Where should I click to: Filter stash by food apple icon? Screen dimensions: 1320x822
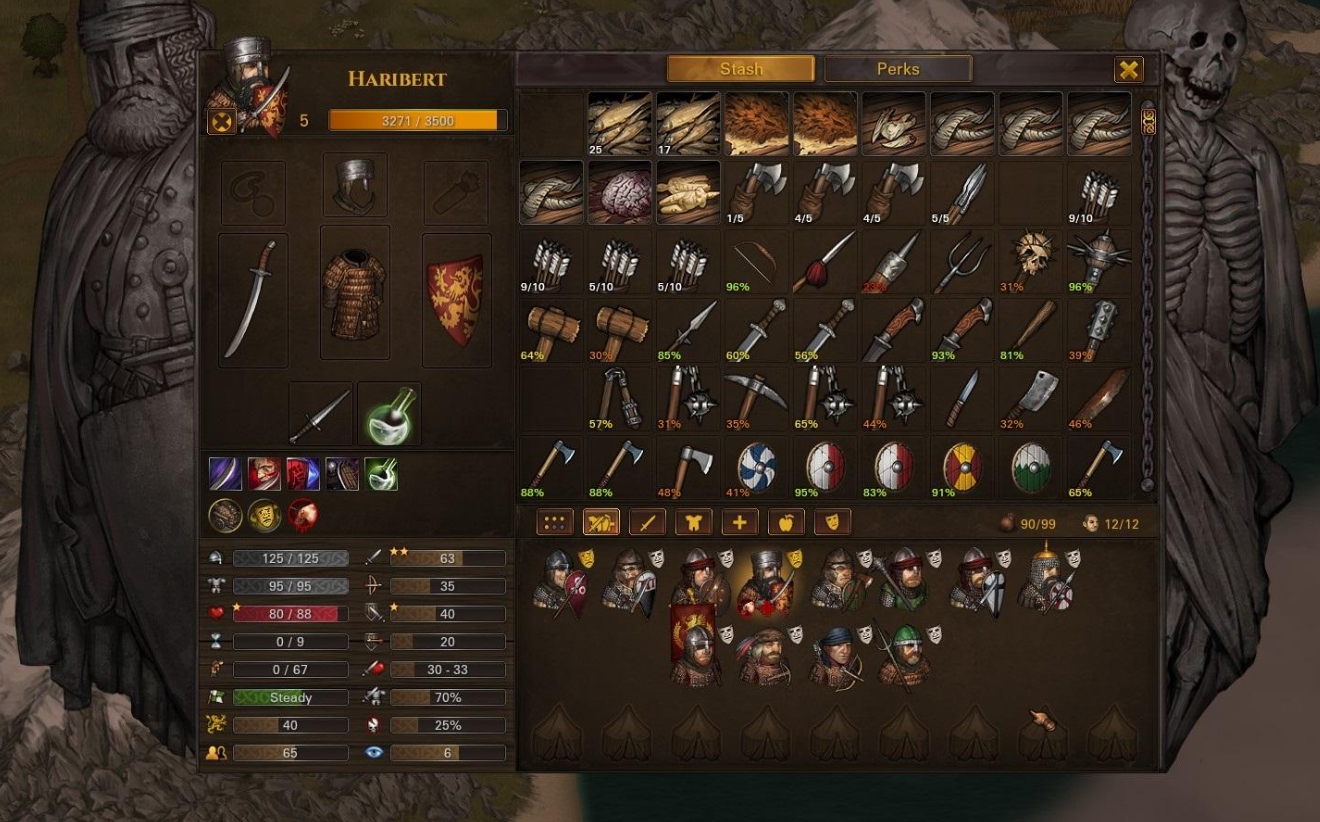(x=786, y=522)
